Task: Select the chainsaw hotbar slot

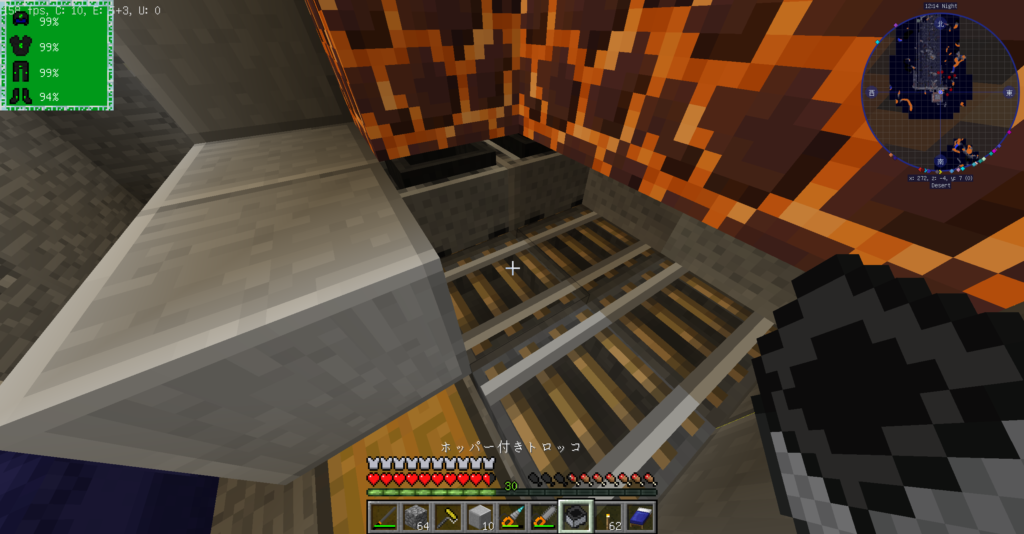Action: pos(543,516)
